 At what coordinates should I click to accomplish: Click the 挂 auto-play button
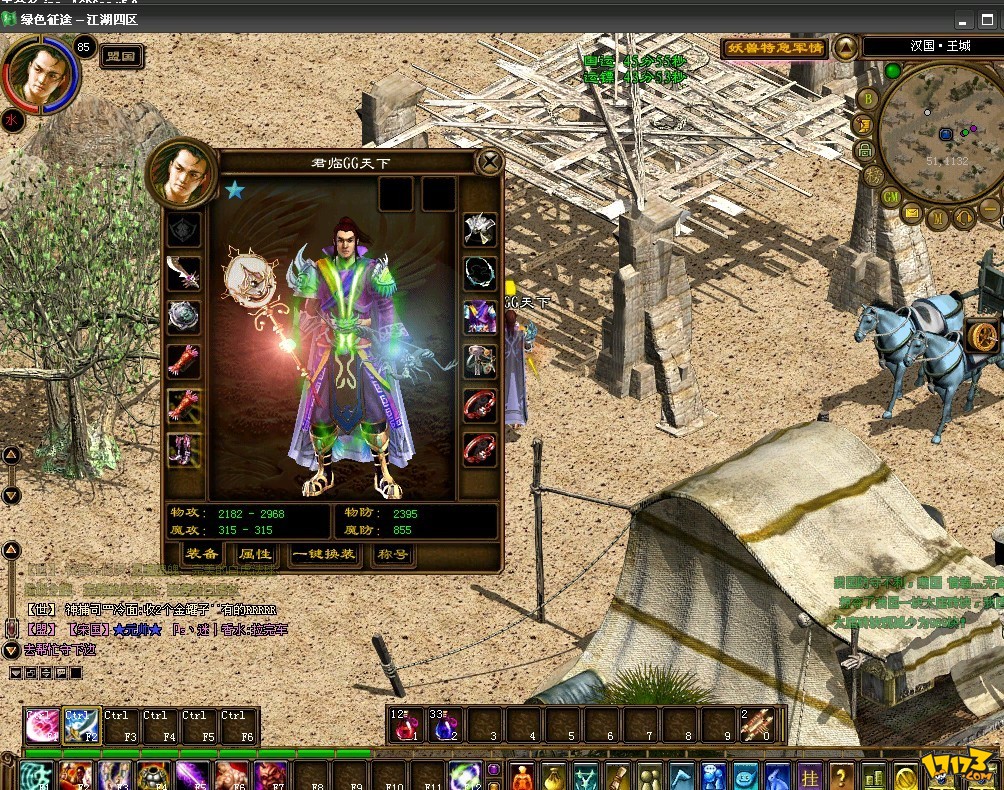point(809,775)
